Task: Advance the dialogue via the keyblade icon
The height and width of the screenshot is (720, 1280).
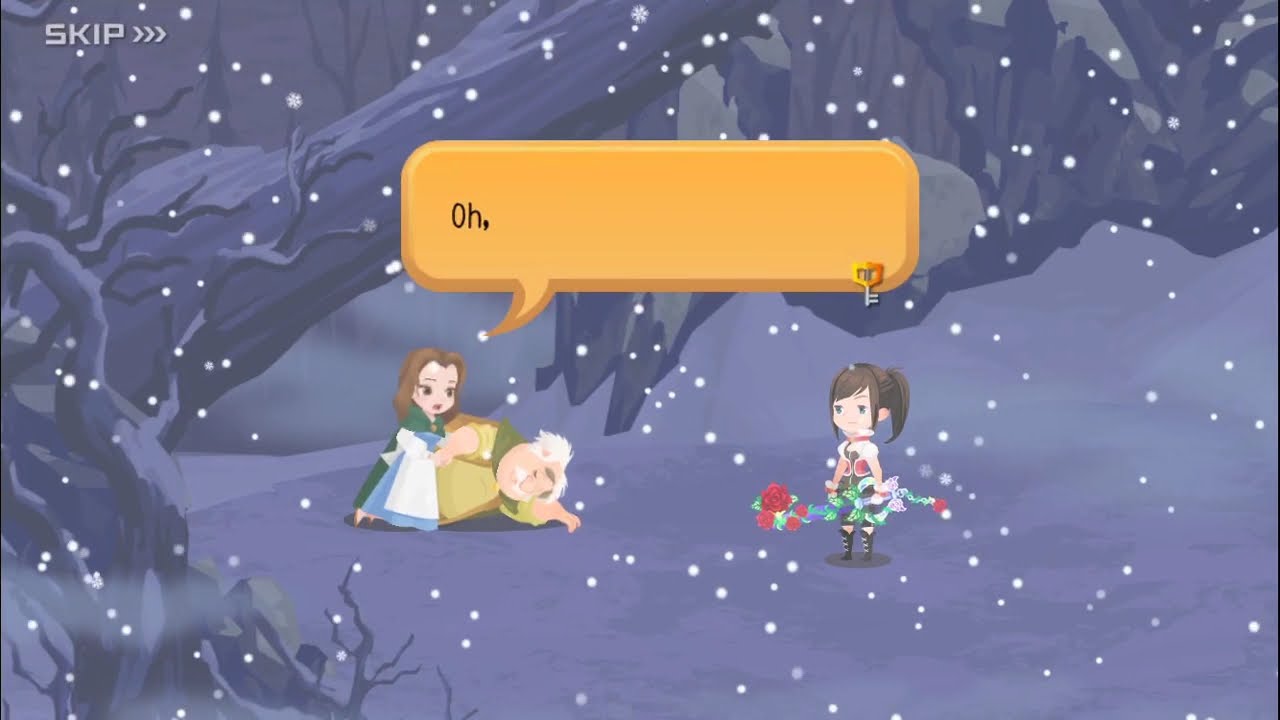Action: coord(868,281)
